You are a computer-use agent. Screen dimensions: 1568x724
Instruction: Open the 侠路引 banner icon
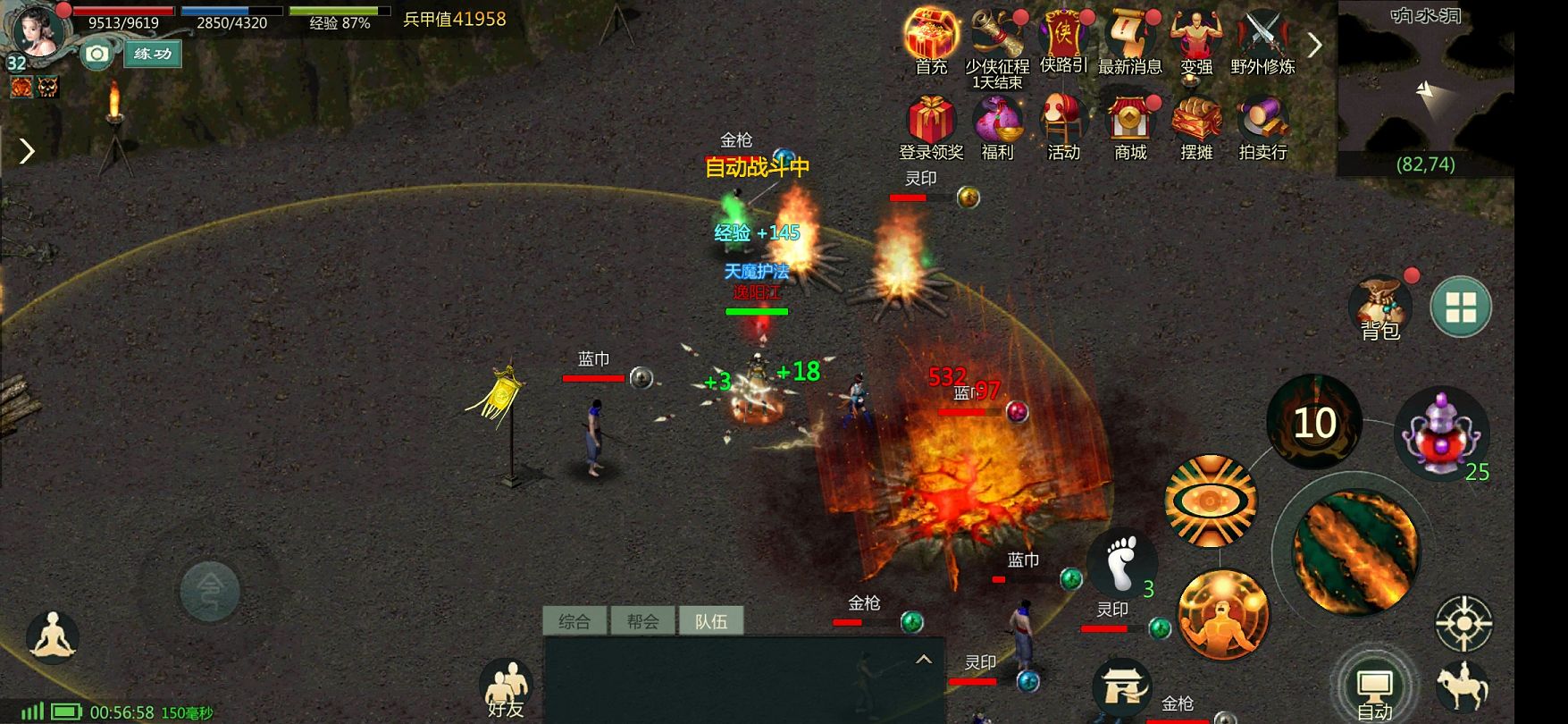[x=1063, y=36]
